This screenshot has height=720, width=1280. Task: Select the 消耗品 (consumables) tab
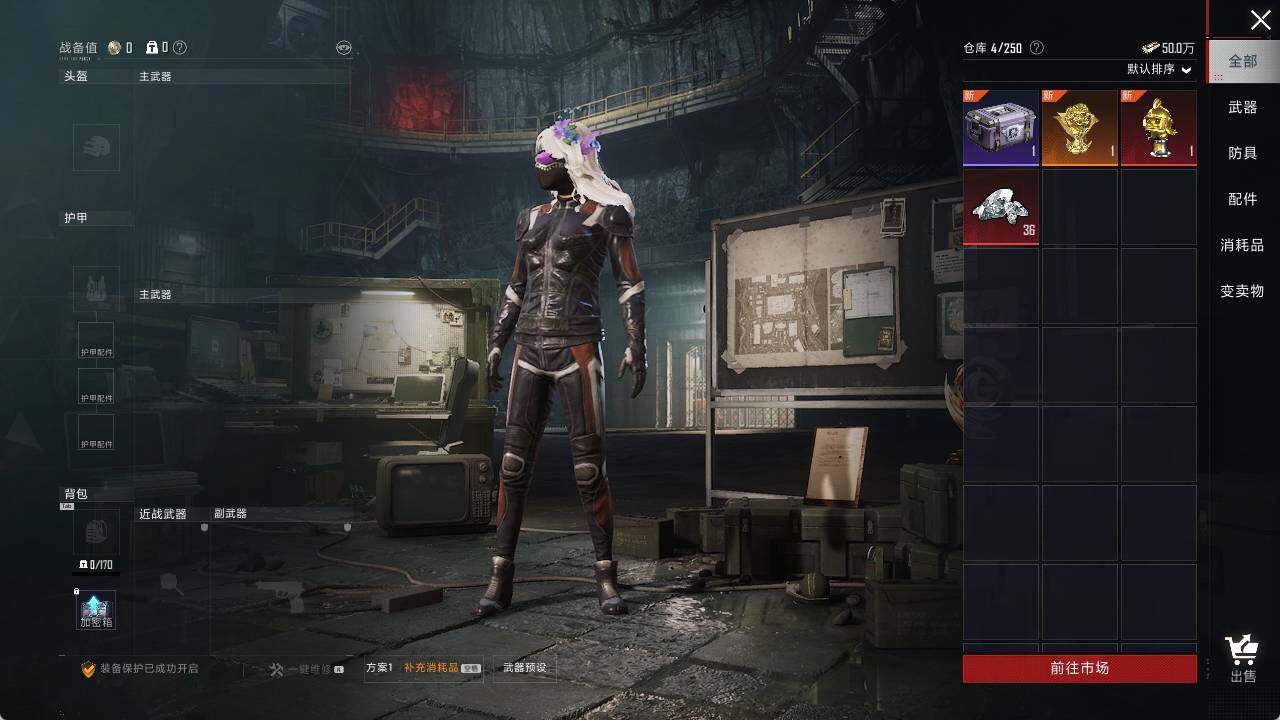click(1242, 245)
